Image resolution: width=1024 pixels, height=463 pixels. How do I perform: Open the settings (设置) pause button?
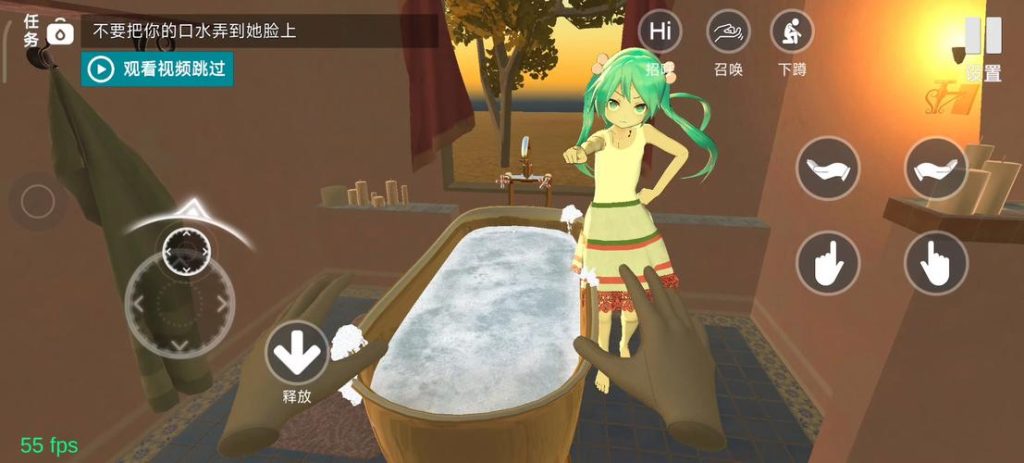coord(983,38)
